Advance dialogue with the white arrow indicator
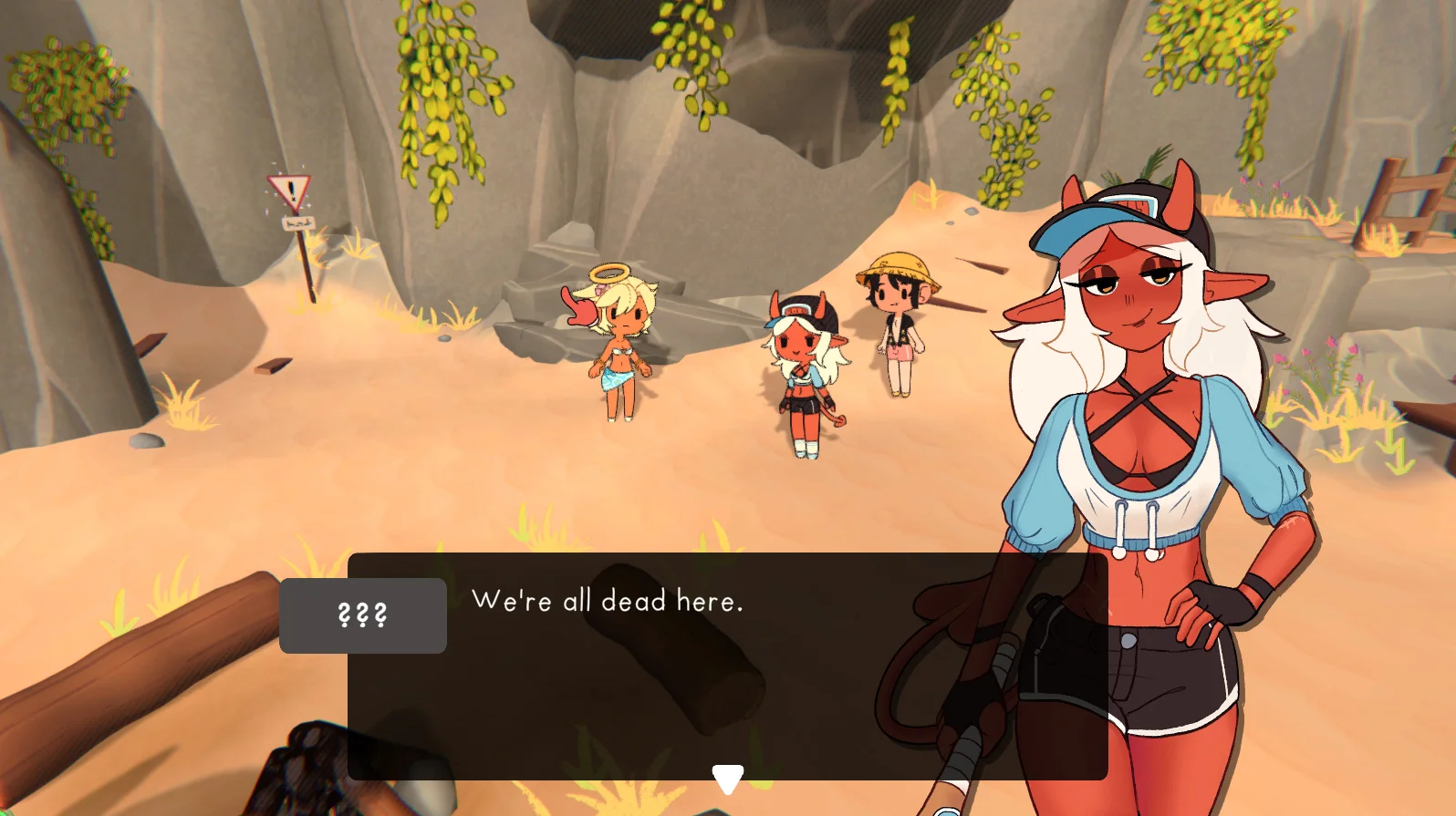This screenshot has width=1456, height=816. coord(727,779)
